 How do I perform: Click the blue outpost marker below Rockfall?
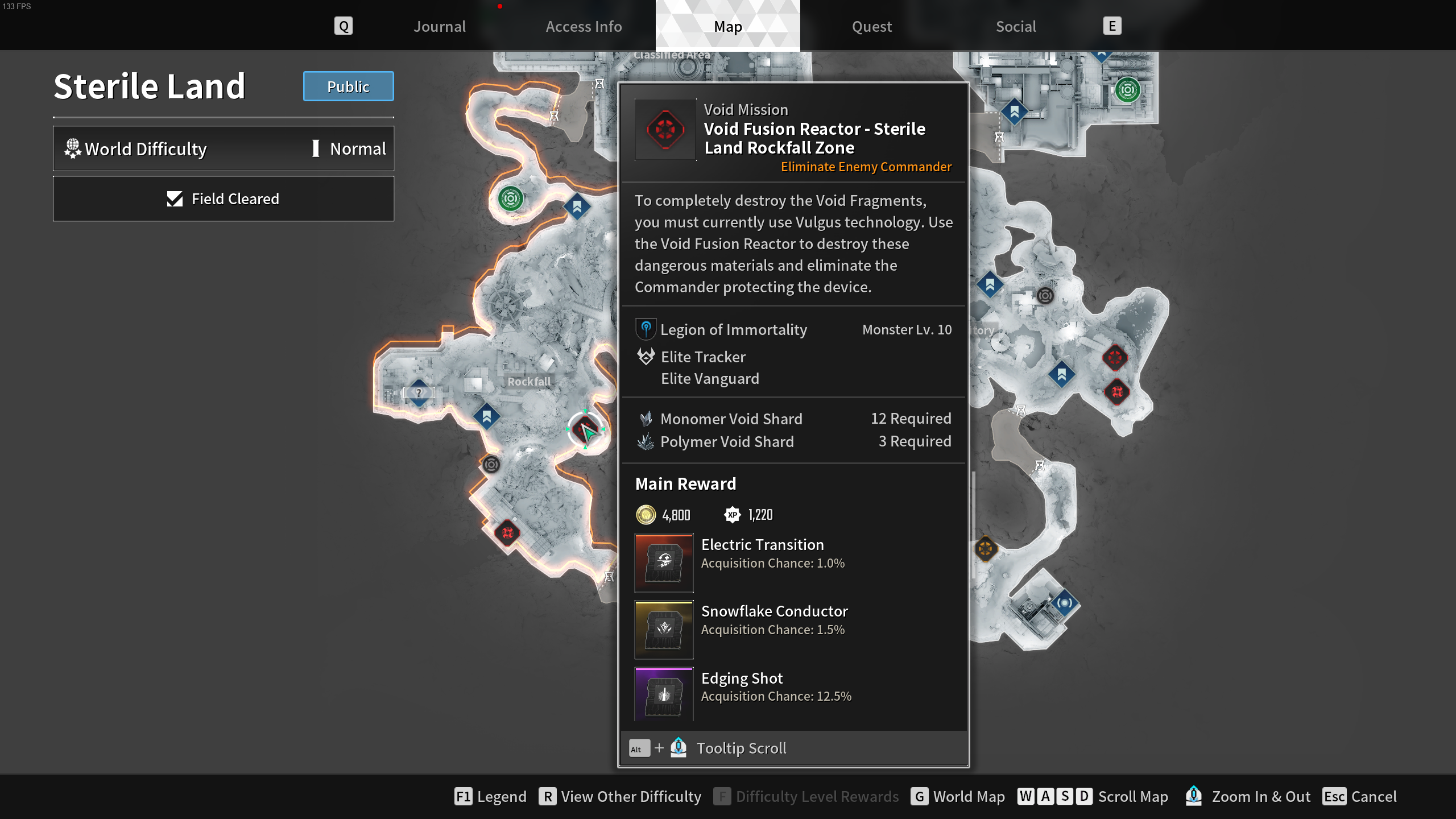tap(488, 416)
